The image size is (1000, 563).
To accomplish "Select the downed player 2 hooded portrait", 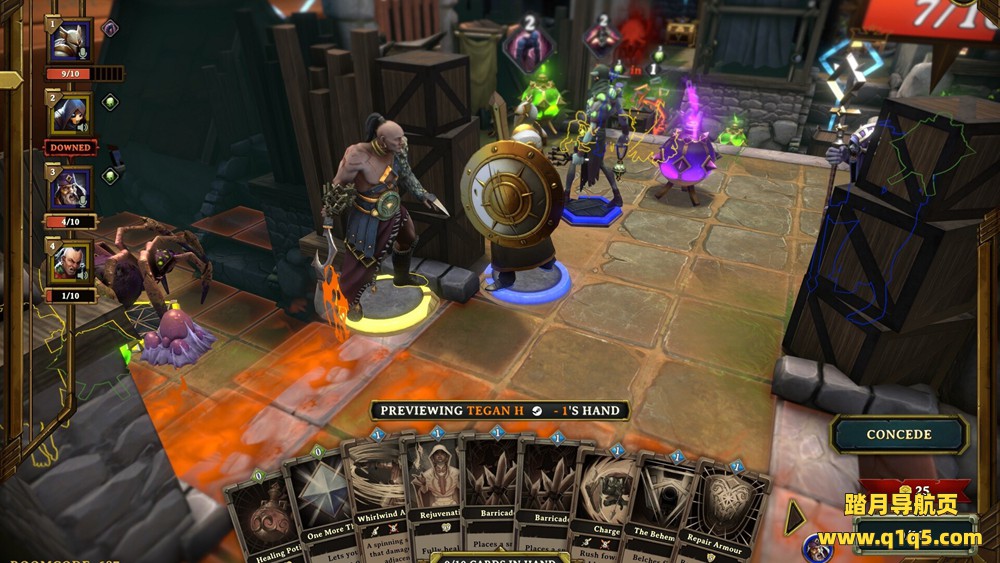I will coord(71,115).
